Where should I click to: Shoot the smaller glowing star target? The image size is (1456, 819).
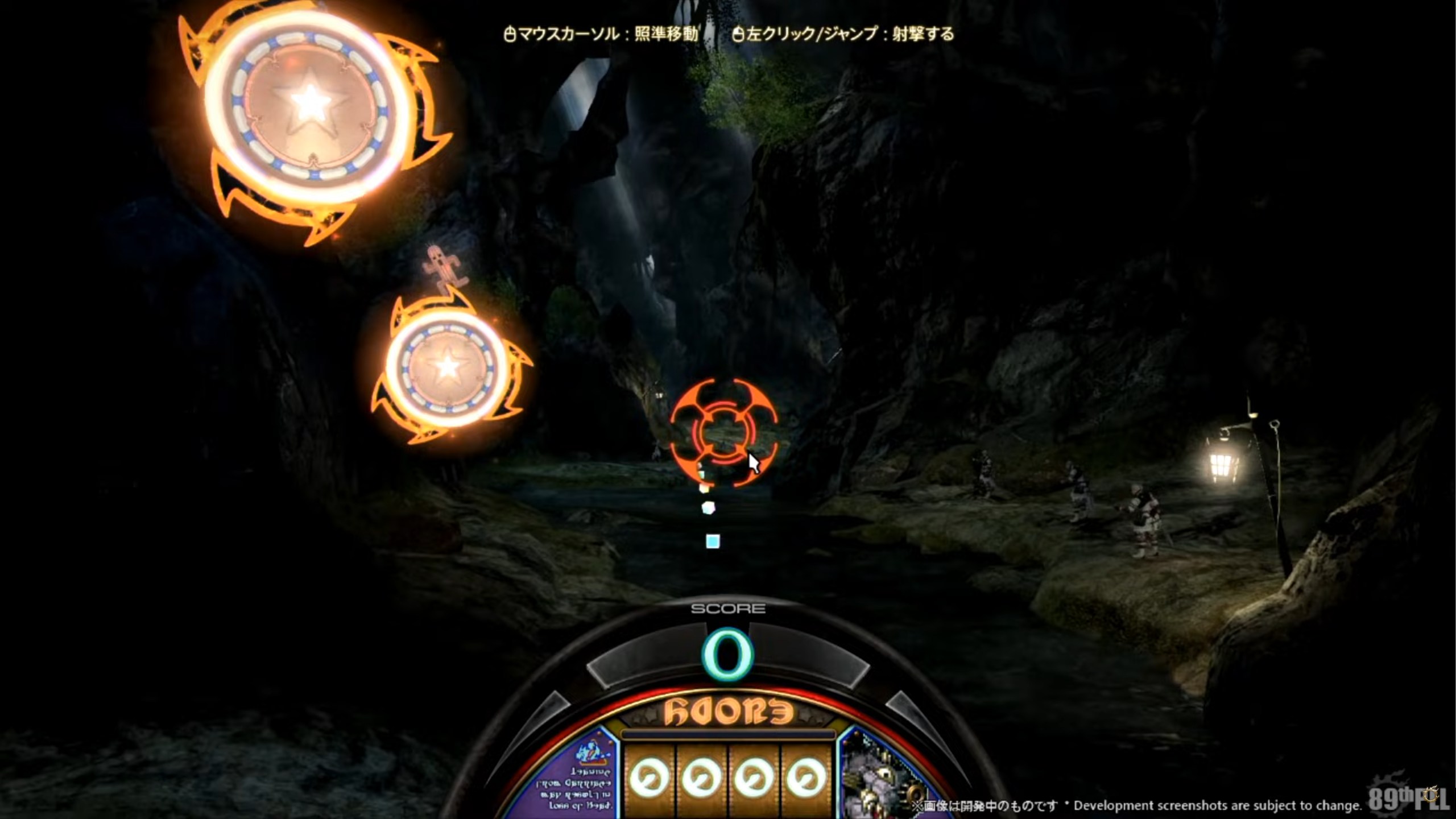point(448,367)
